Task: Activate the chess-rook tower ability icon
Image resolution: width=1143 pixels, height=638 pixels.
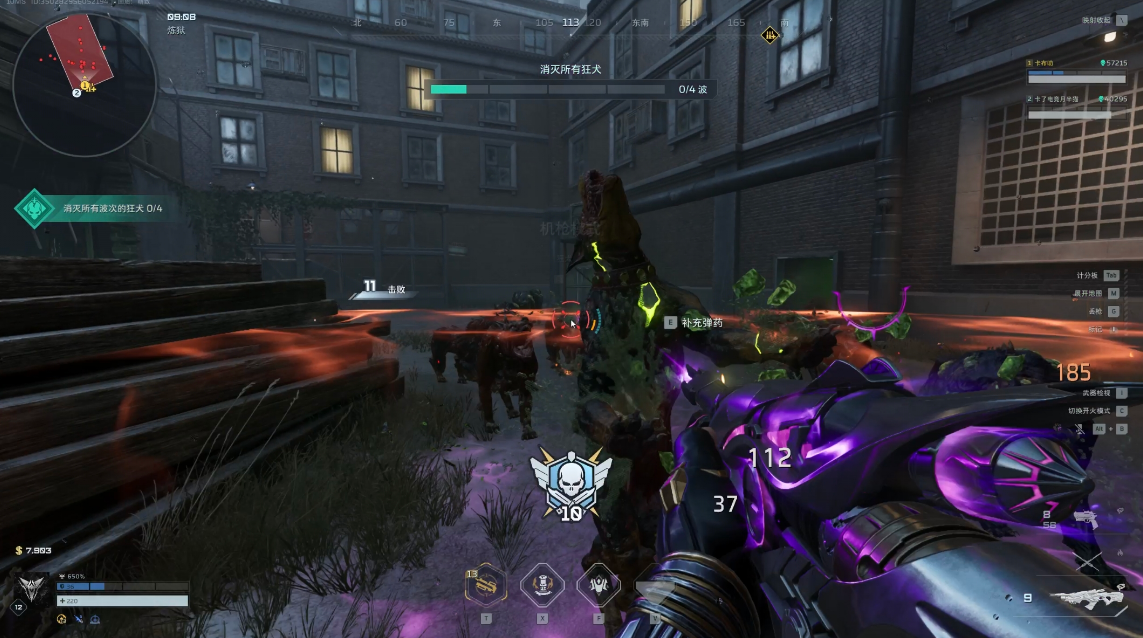Action: (543, 586)
